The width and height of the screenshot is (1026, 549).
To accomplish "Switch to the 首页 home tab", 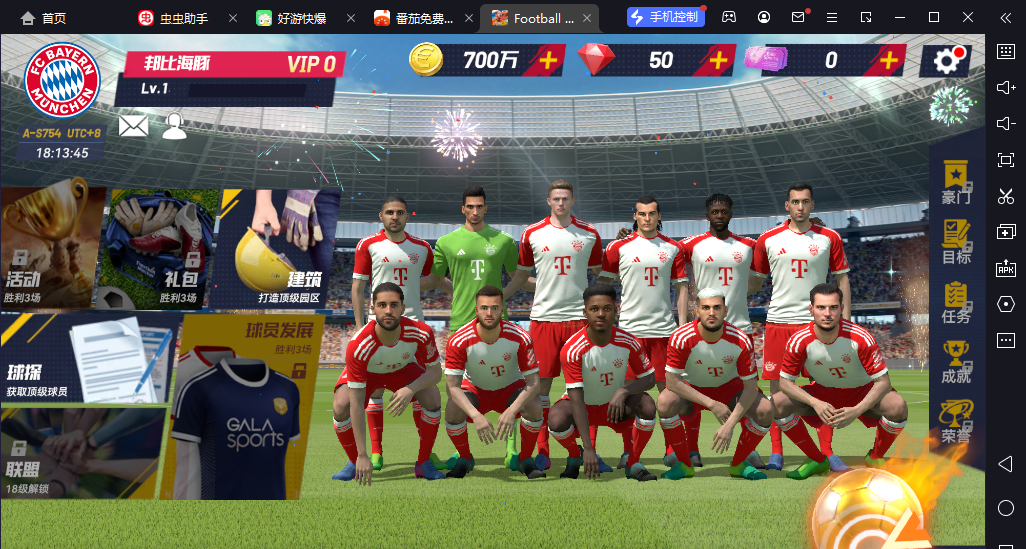I will coord(43,18).
